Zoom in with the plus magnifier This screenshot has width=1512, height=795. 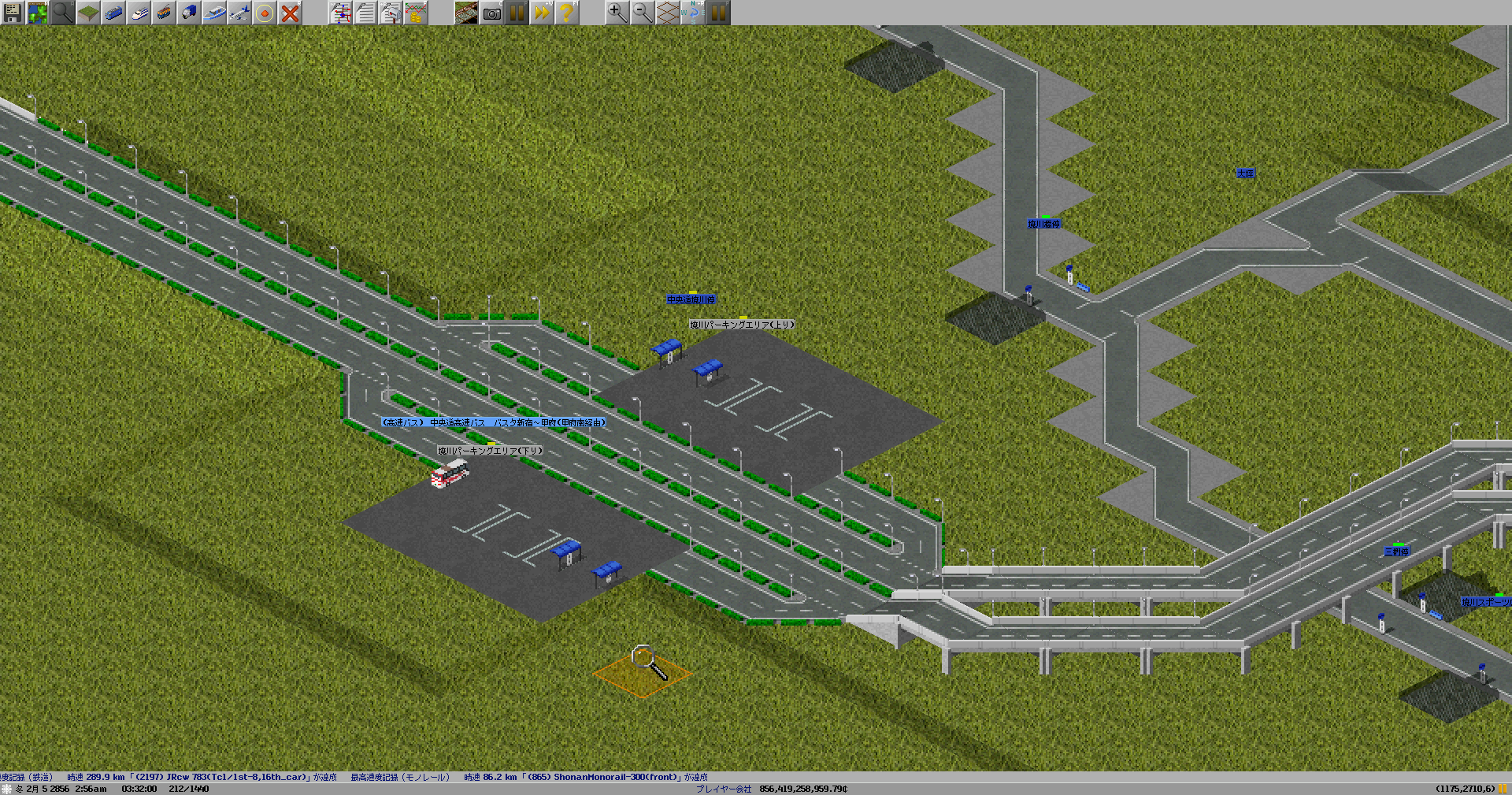[617, 13]
